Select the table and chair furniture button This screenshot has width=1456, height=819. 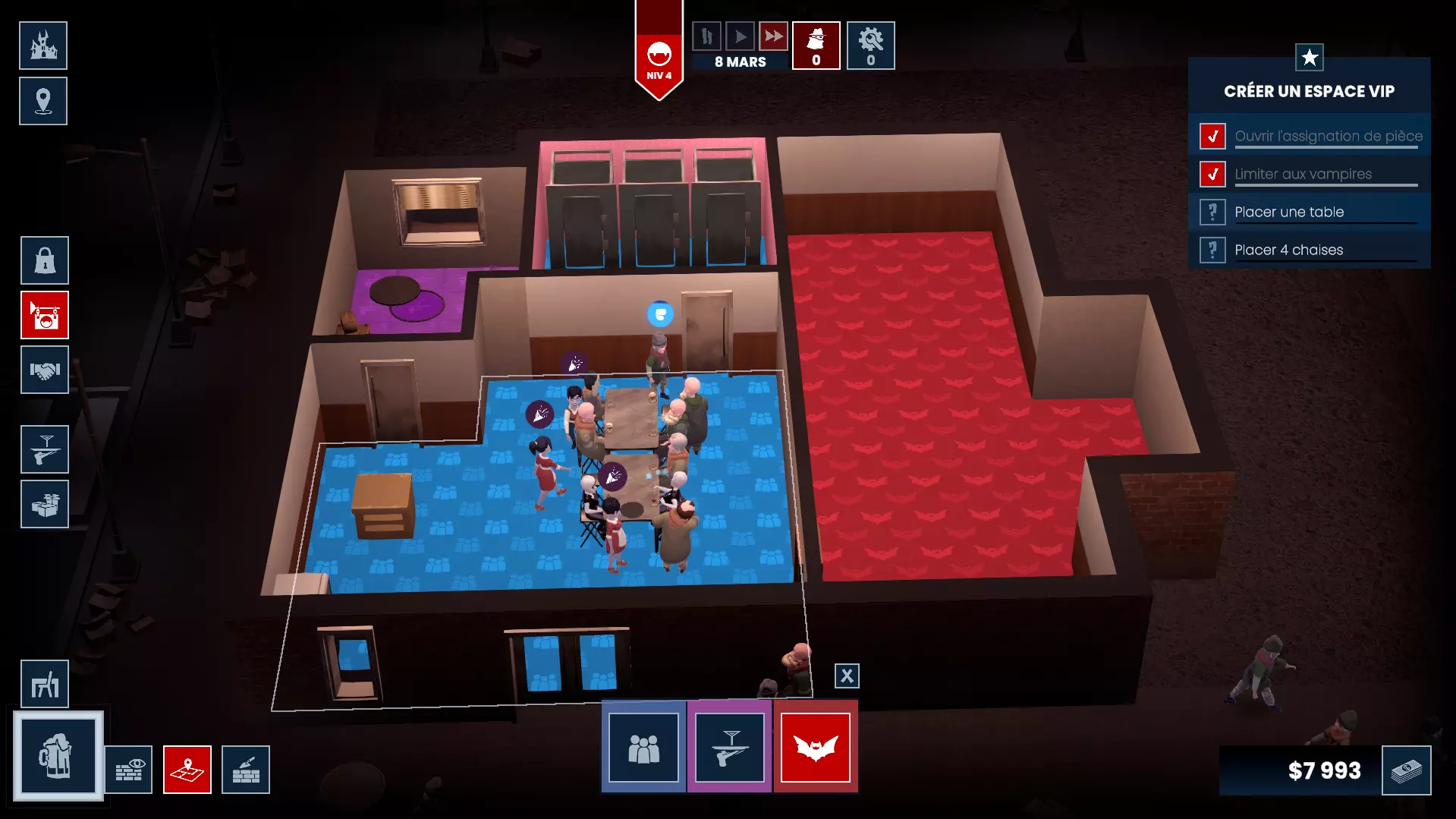(45, 684)
